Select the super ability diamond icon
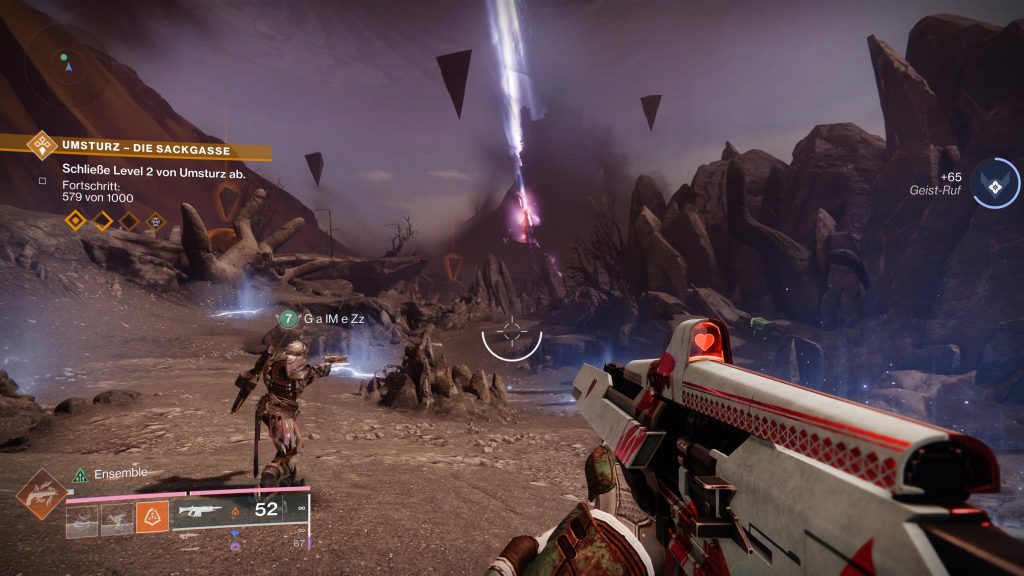 point(41,494)
